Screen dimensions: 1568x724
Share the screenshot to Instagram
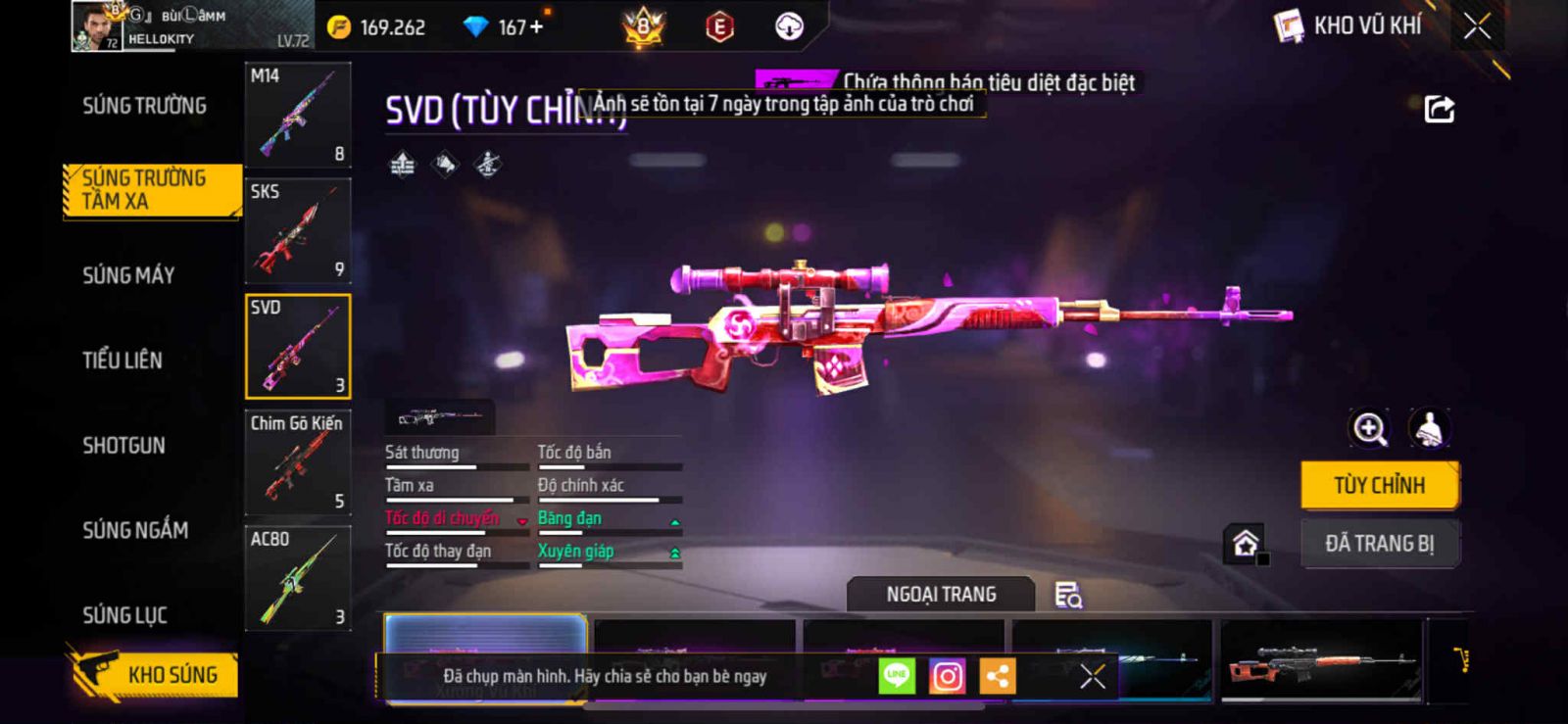[947, 676]
